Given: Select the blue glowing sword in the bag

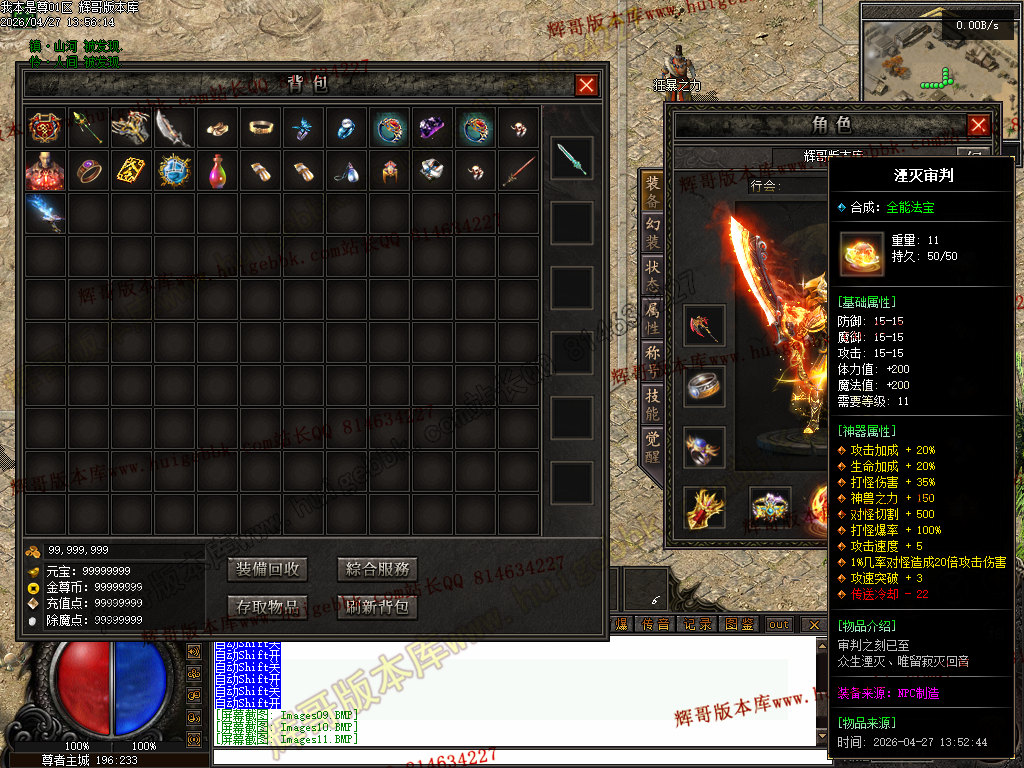Looking at the screenshot, I should [46, 213].
